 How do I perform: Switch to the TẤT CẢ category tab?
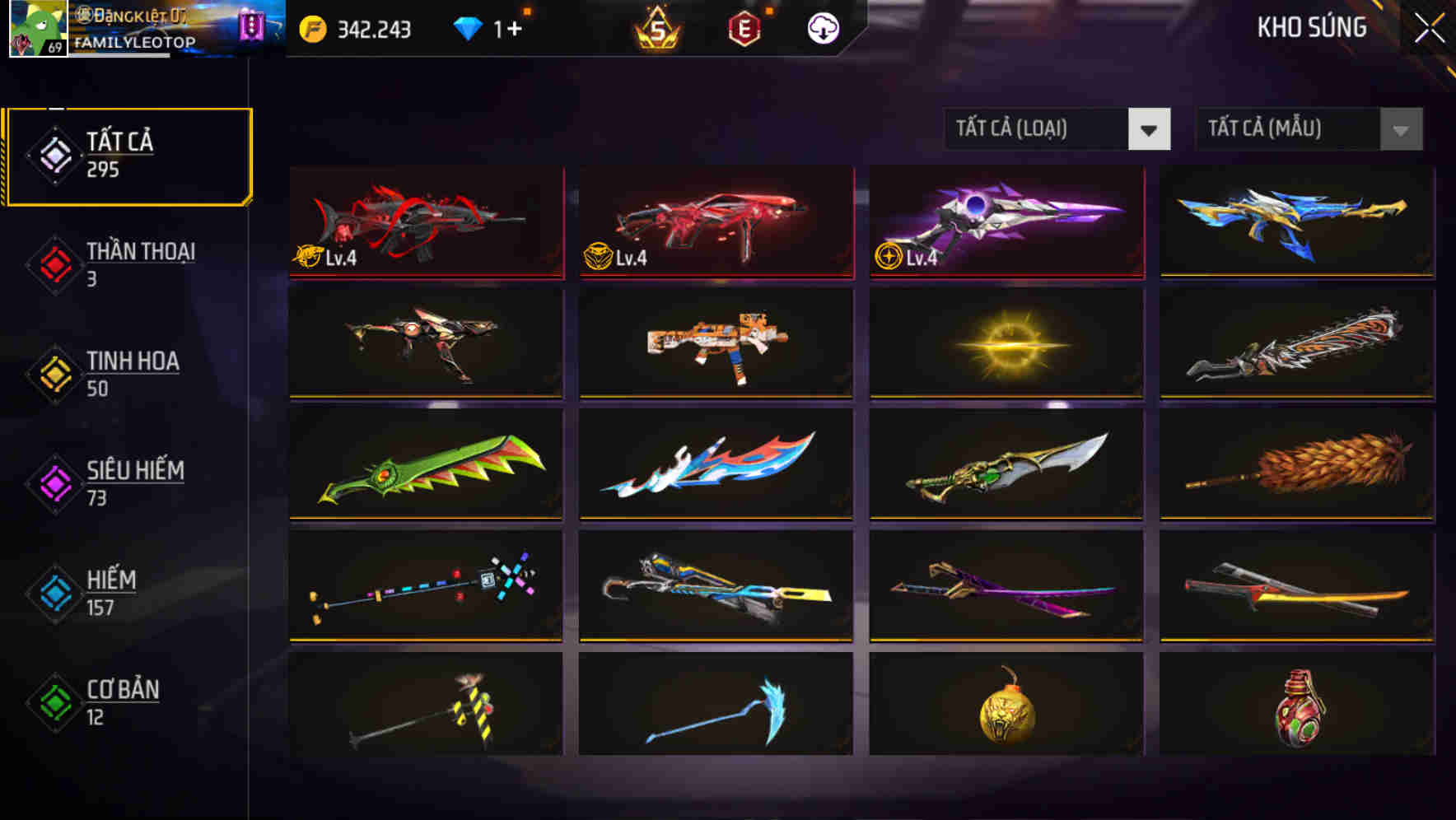(x=124, y=154)
